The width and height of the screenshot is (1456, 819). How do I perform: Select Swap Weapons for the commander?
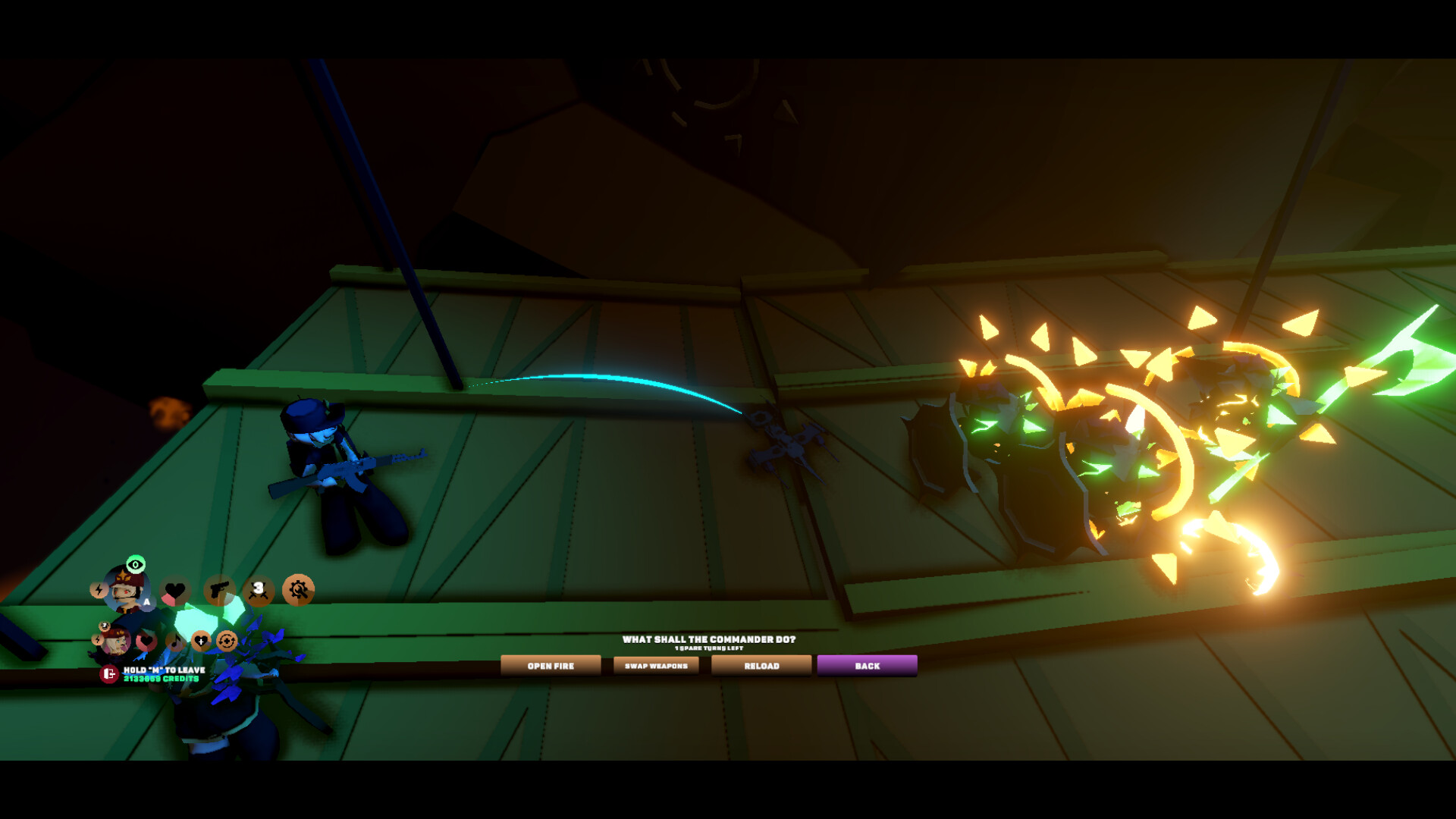coord(656,666)
